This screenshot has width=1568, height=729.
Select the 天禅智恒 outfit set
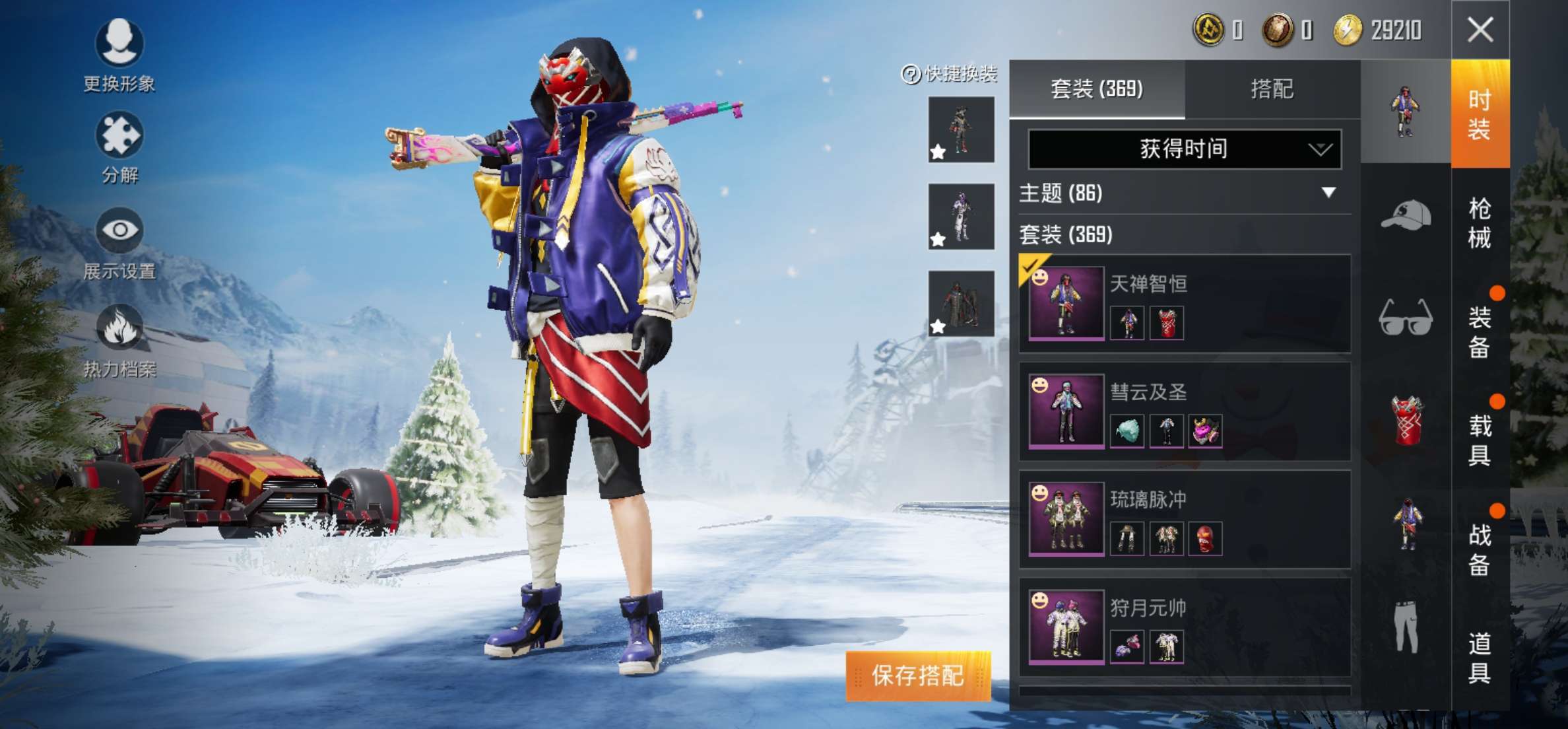[x=1185, y=304]
